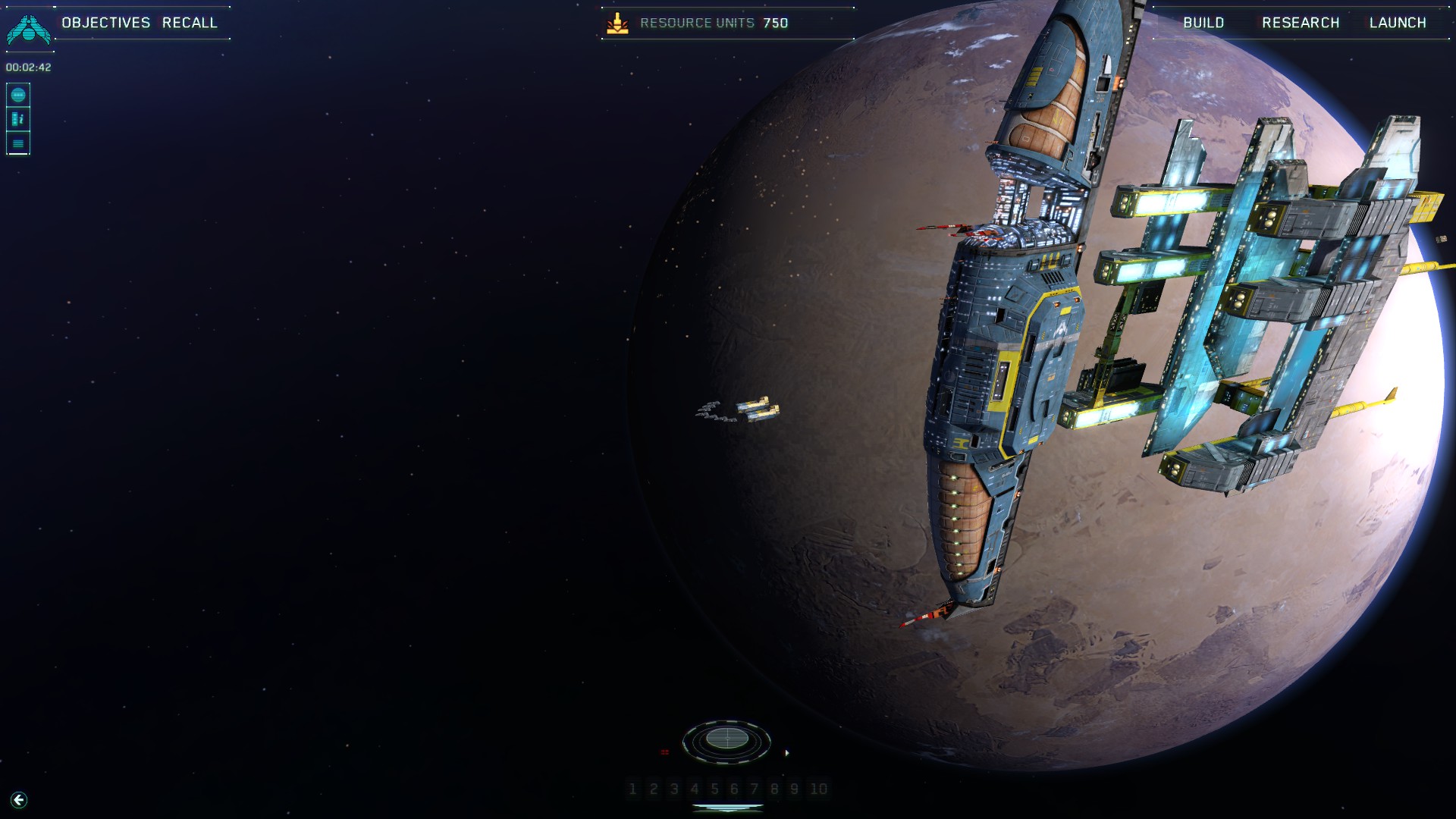Click the red alert indicator left of the gyro
The height and width of the screenshot is (819, 1456).
[665, 751]
